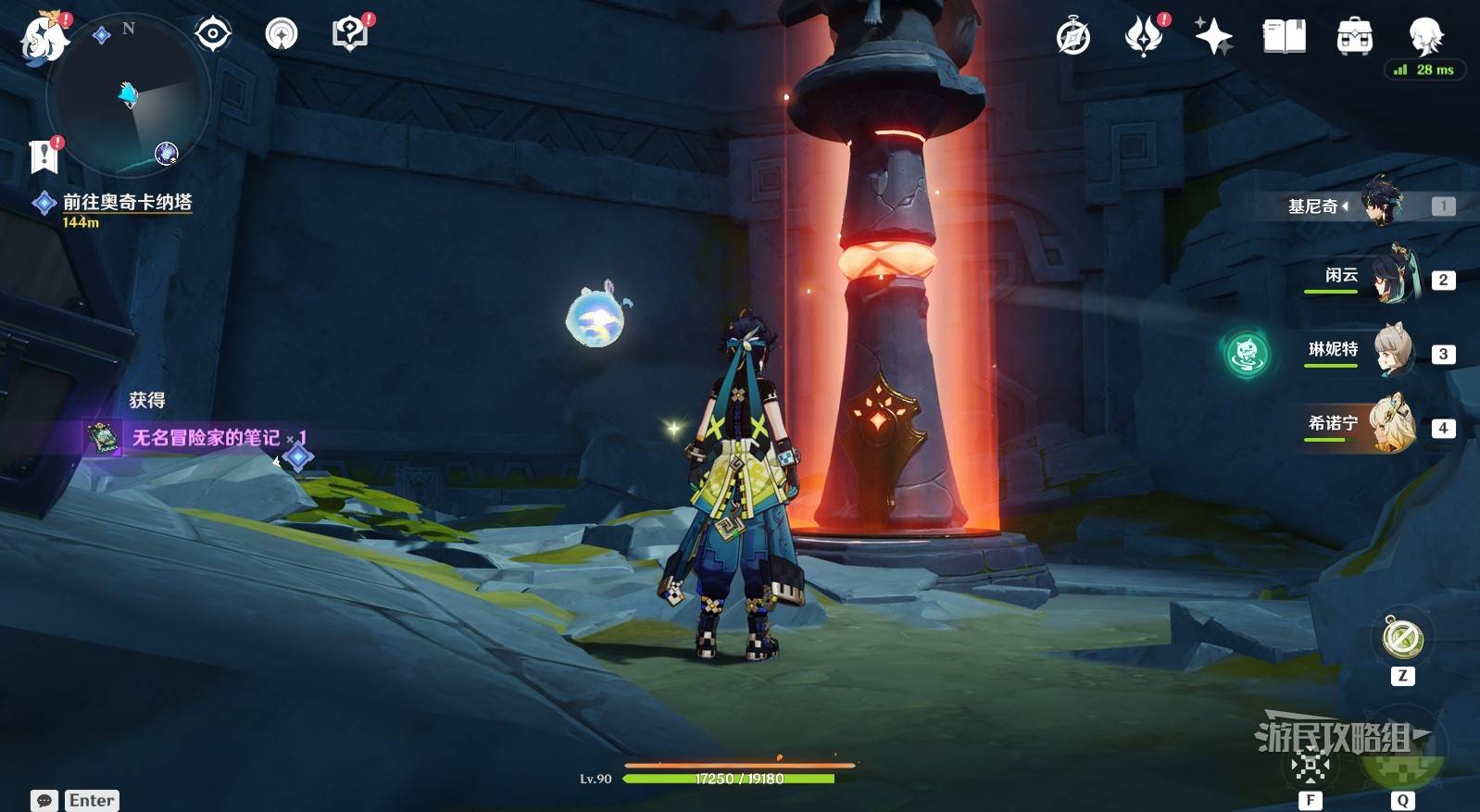Open the Adventurer Handbook book icon
1480x812 pixels.
tap(1284, 37)
